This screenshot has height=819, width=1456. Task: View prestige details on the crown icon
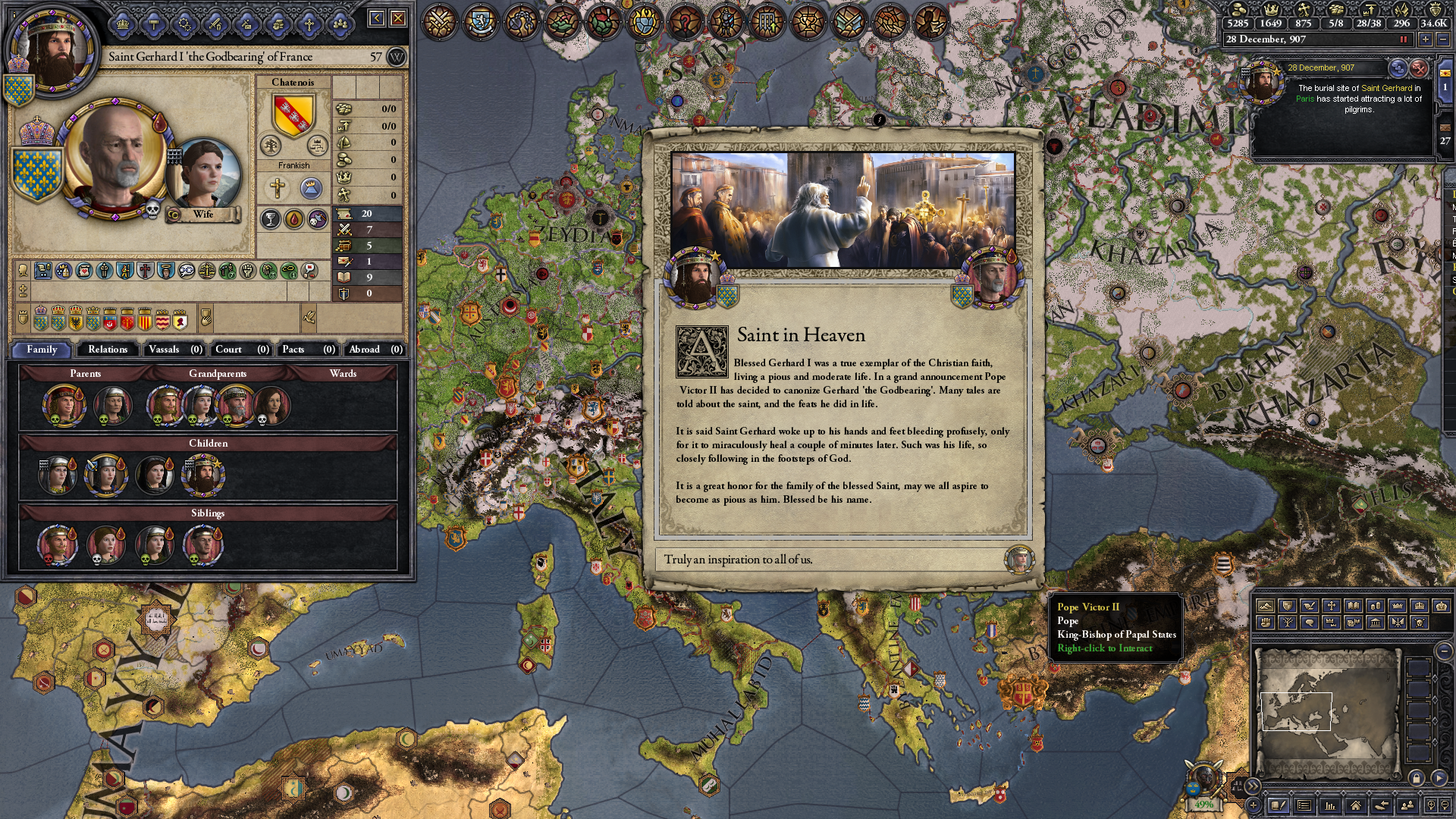pyautogui.click(x=1271, y=11)
